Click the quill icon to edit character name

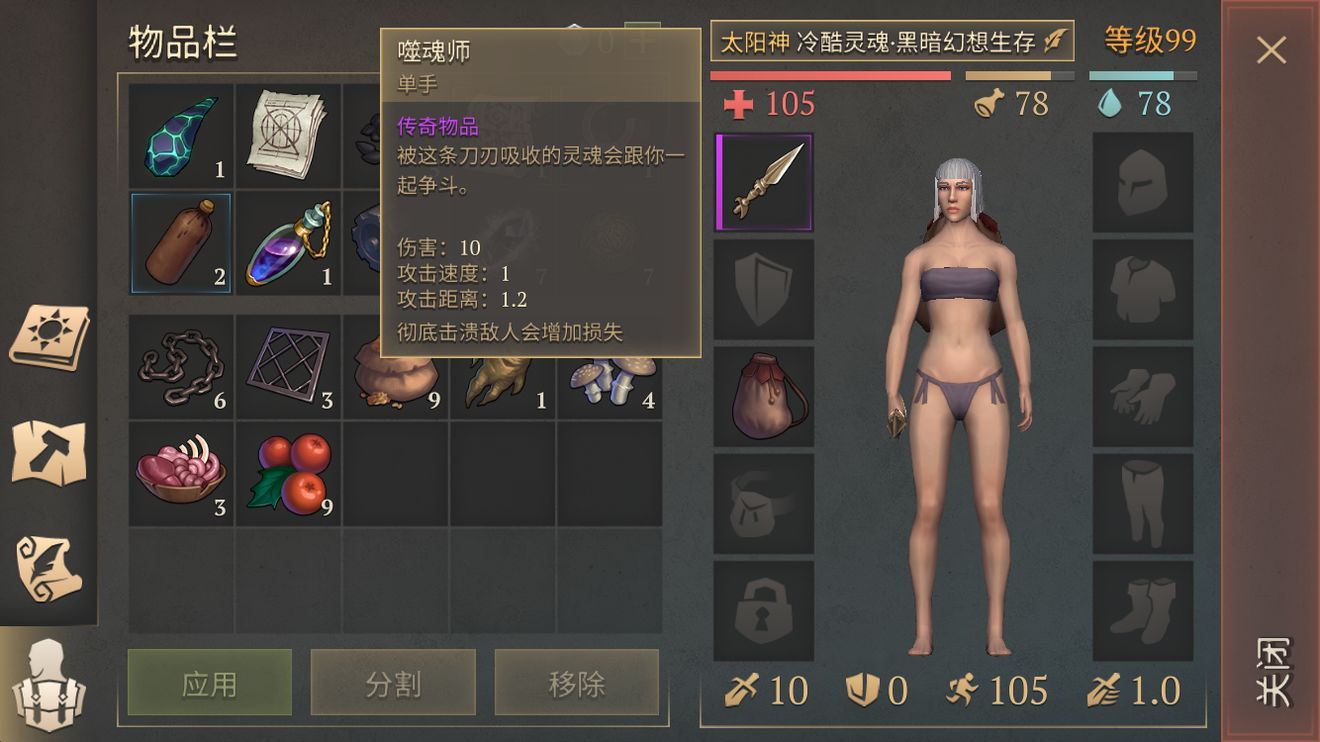tap(1057, 42)
